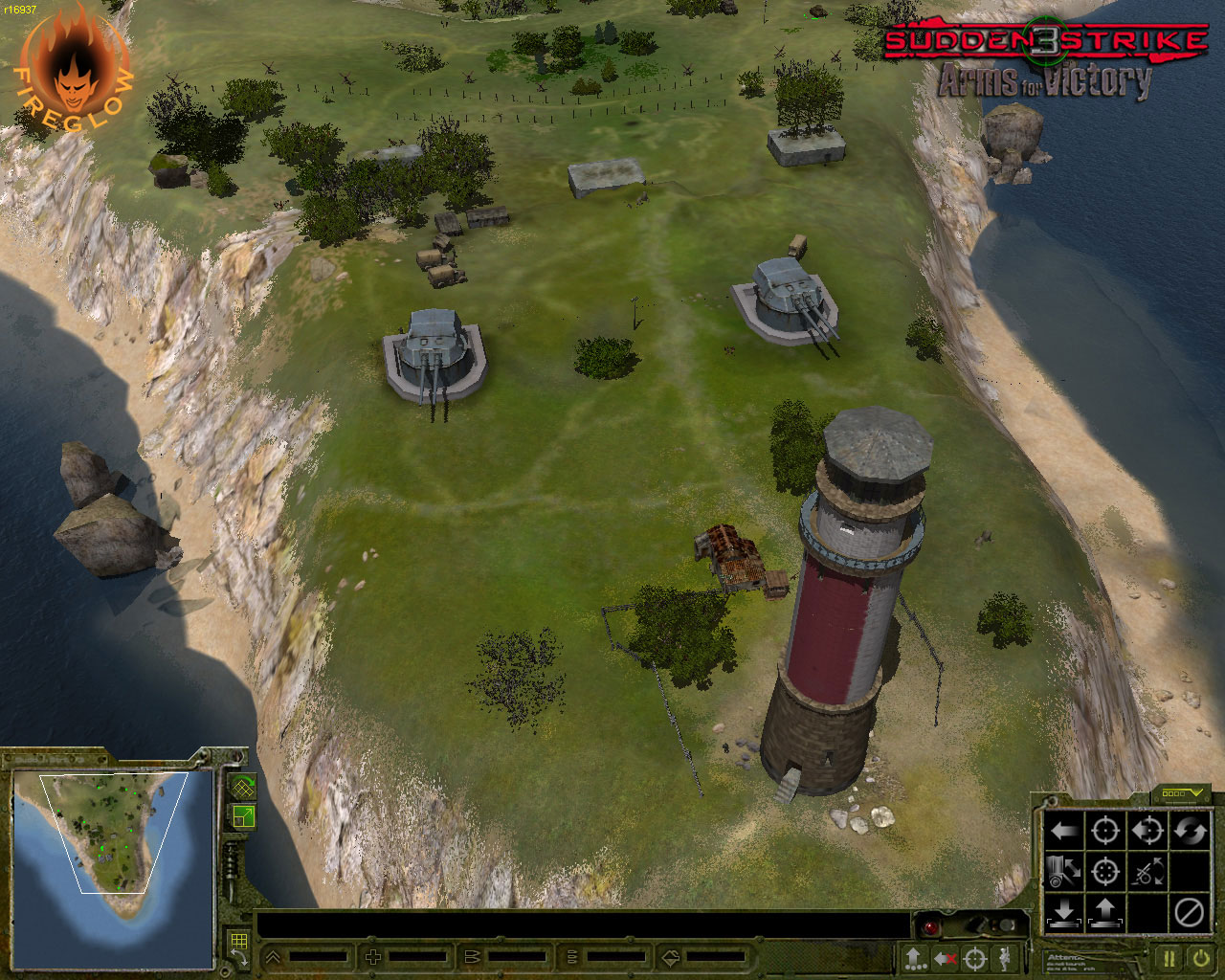This screenshot has height=980, width=1225.
Task: Click the minimap resize arrow button
Action: tap(243, 816)
